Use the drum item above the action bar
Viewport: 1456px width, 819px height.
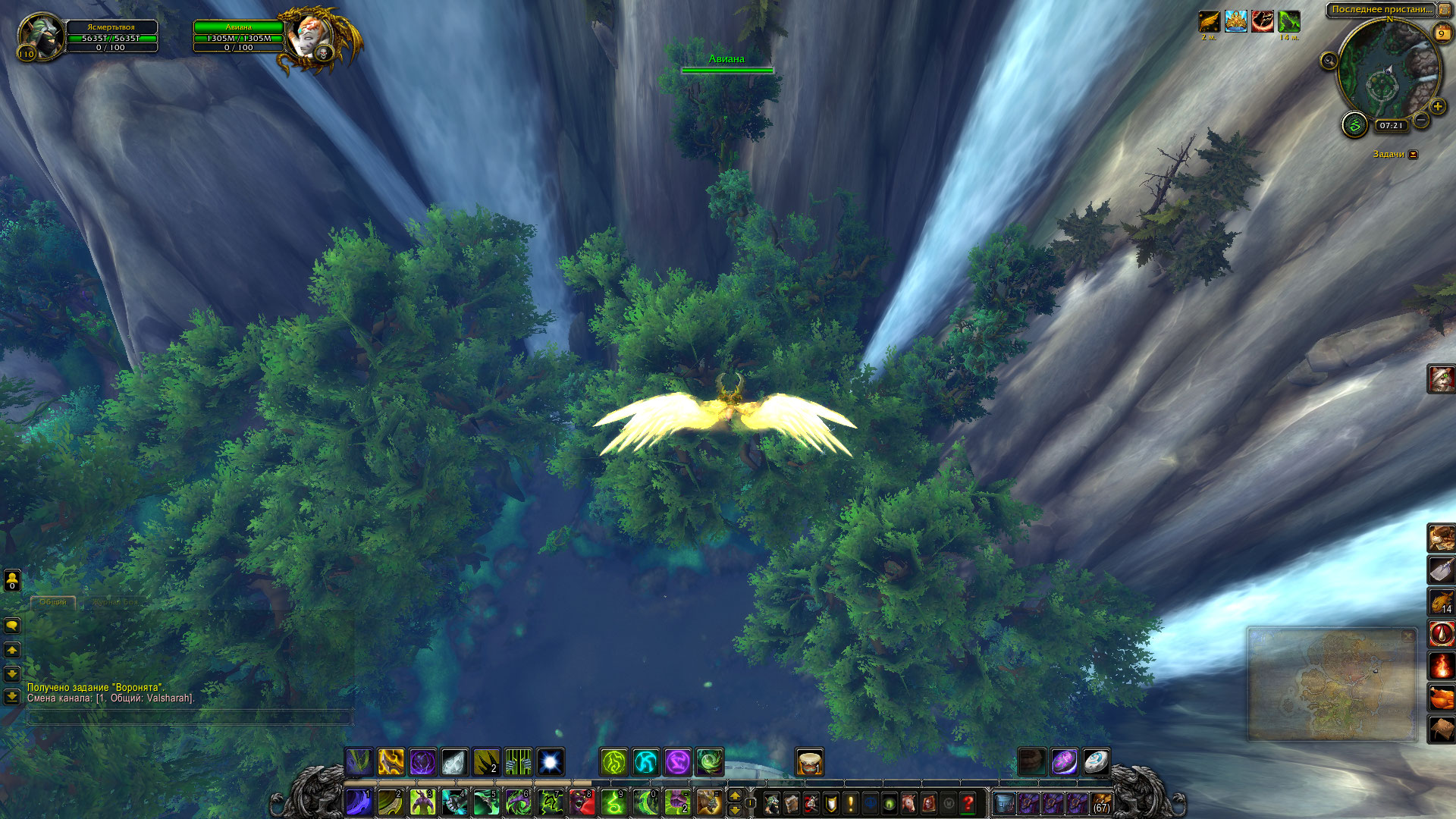809,762
